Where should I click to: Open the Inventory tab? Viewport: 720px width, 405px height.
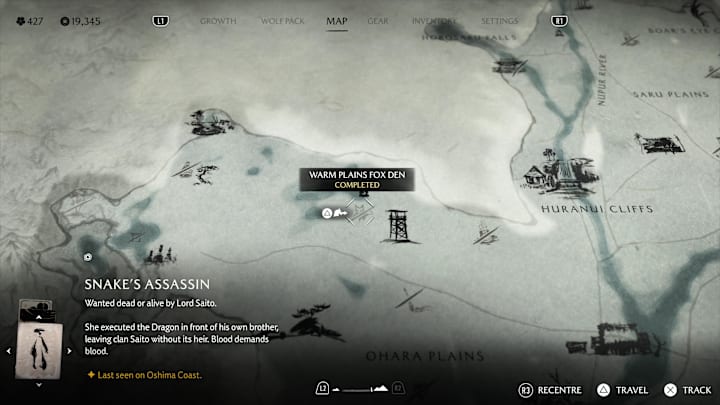(435, 20)
